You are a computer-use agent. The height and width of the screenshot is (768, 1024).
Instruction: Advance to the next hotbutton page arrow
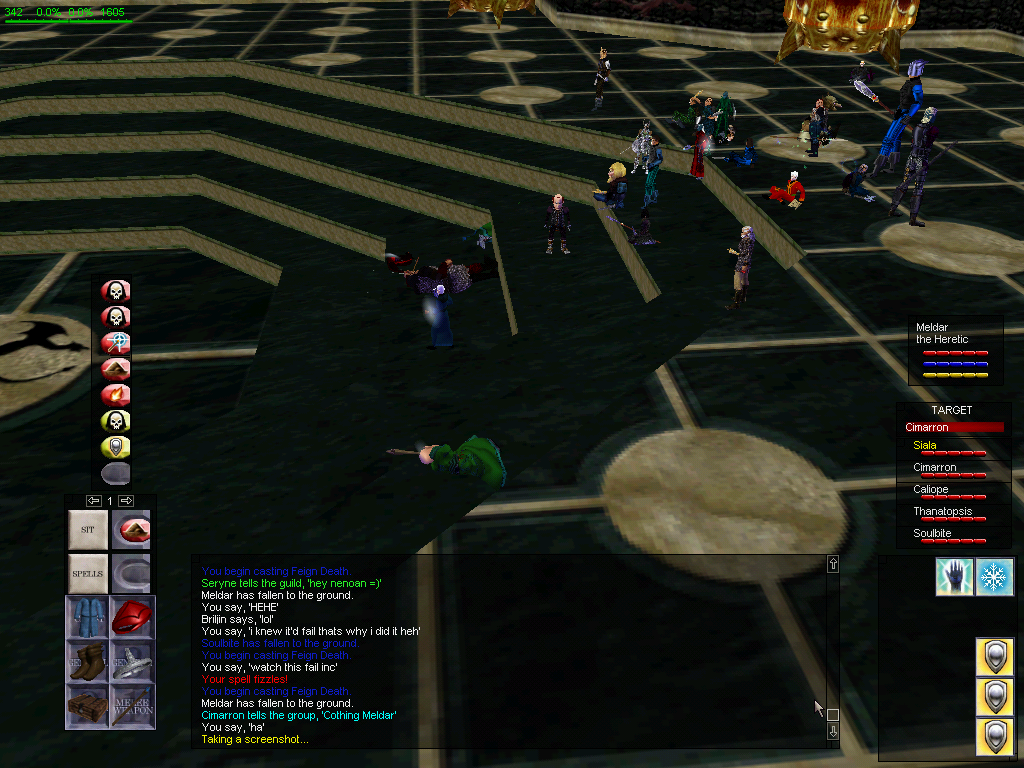[126, 500]
